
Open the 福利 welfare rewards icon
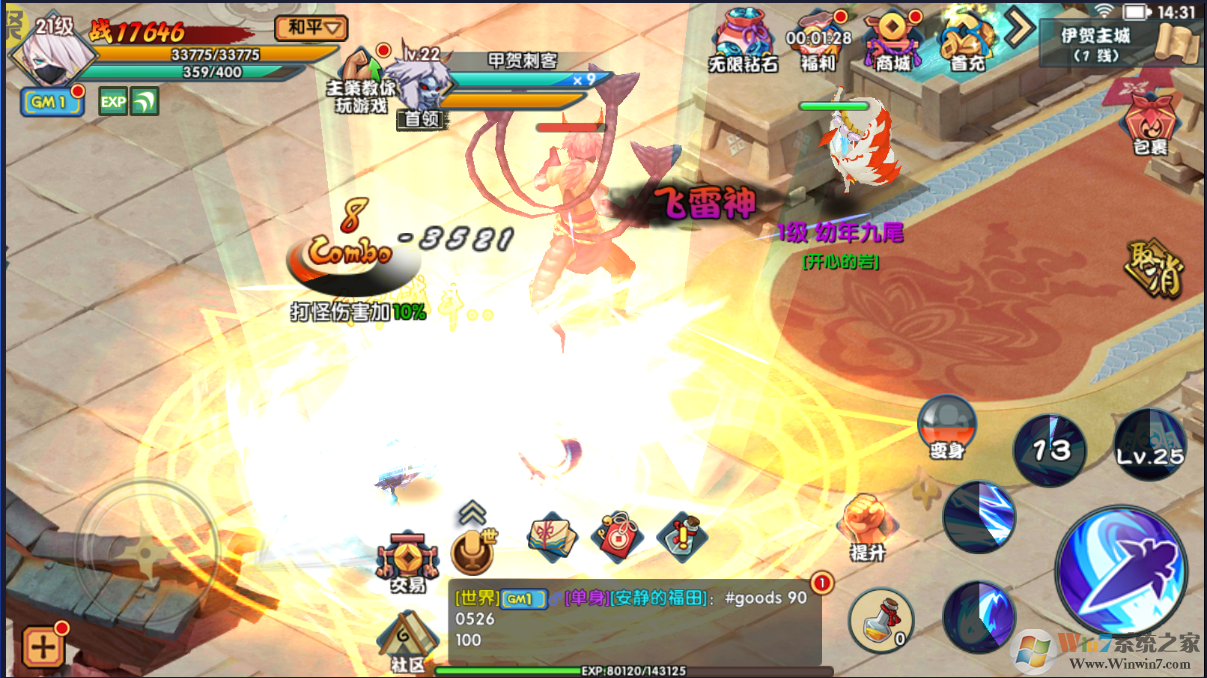[x=818, y=40]
